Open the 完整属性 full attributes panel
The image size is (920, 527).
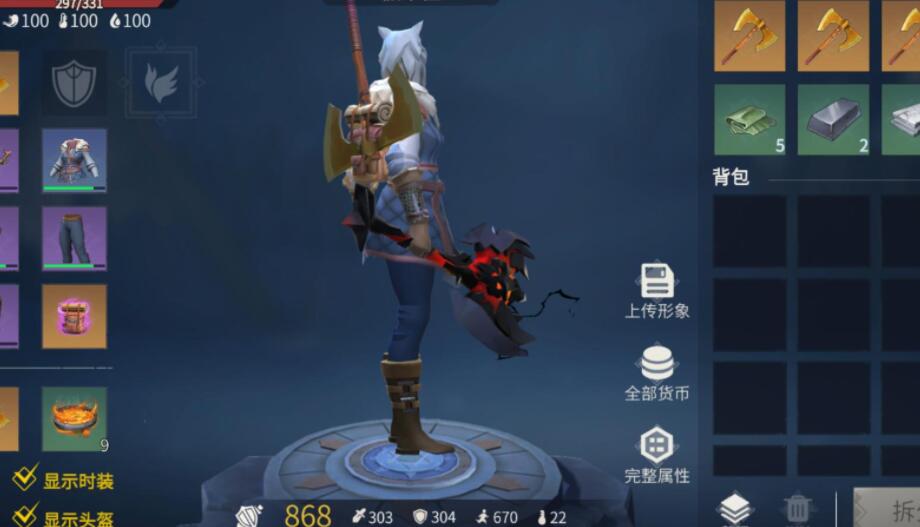point(657,455)
